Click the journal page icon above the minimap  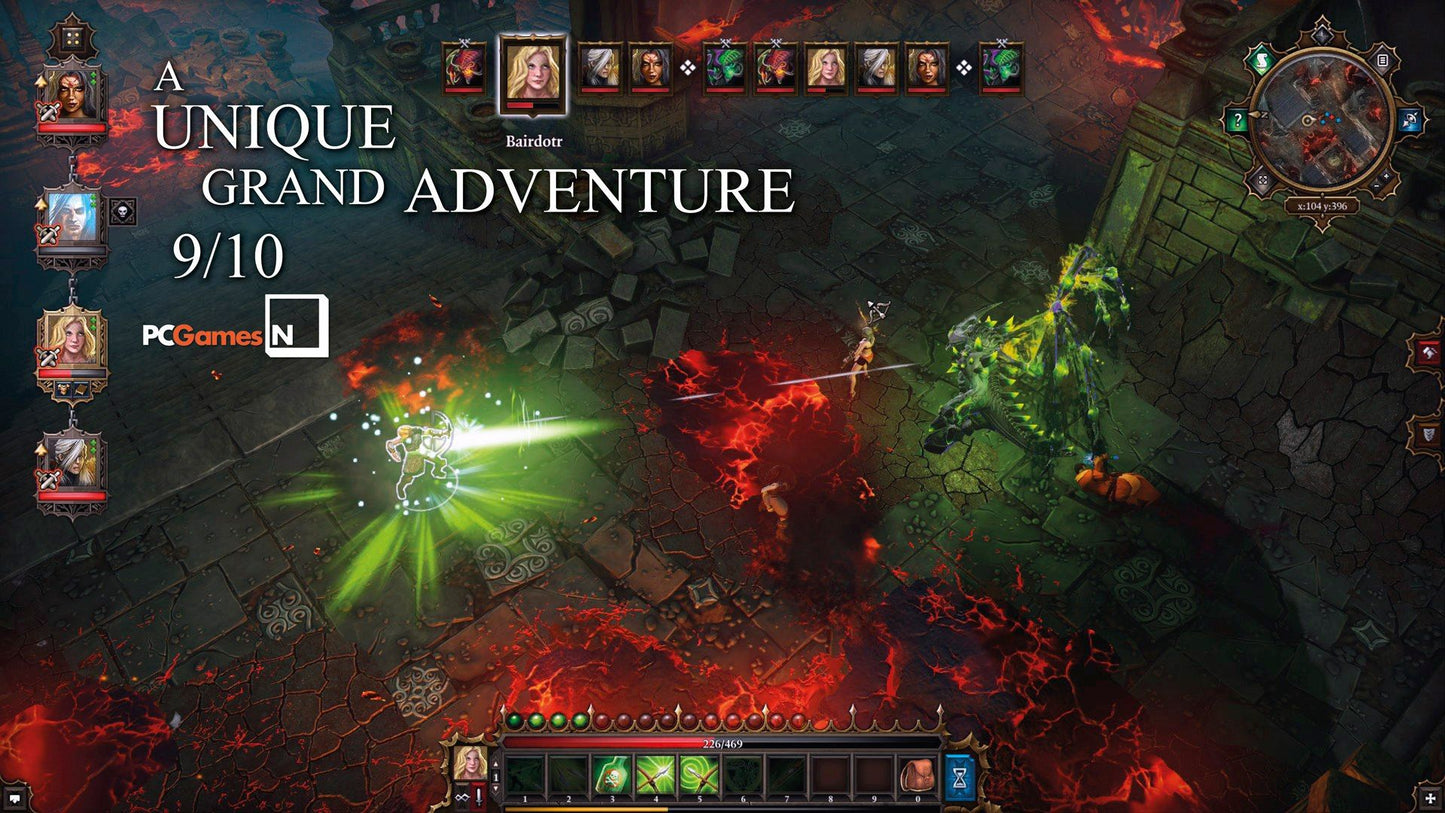1383,59
